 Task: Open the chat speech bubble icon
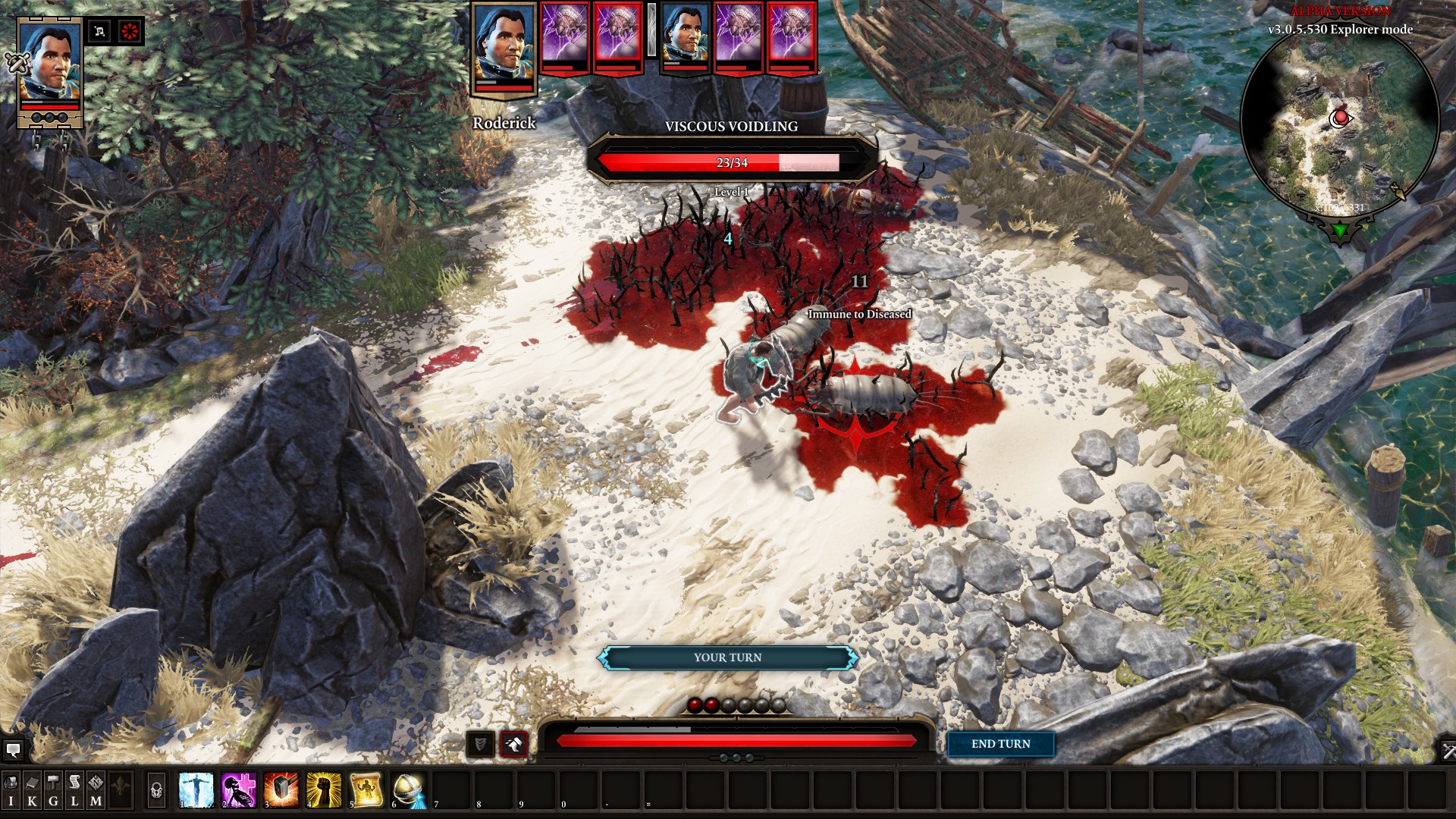click(13, 751)
